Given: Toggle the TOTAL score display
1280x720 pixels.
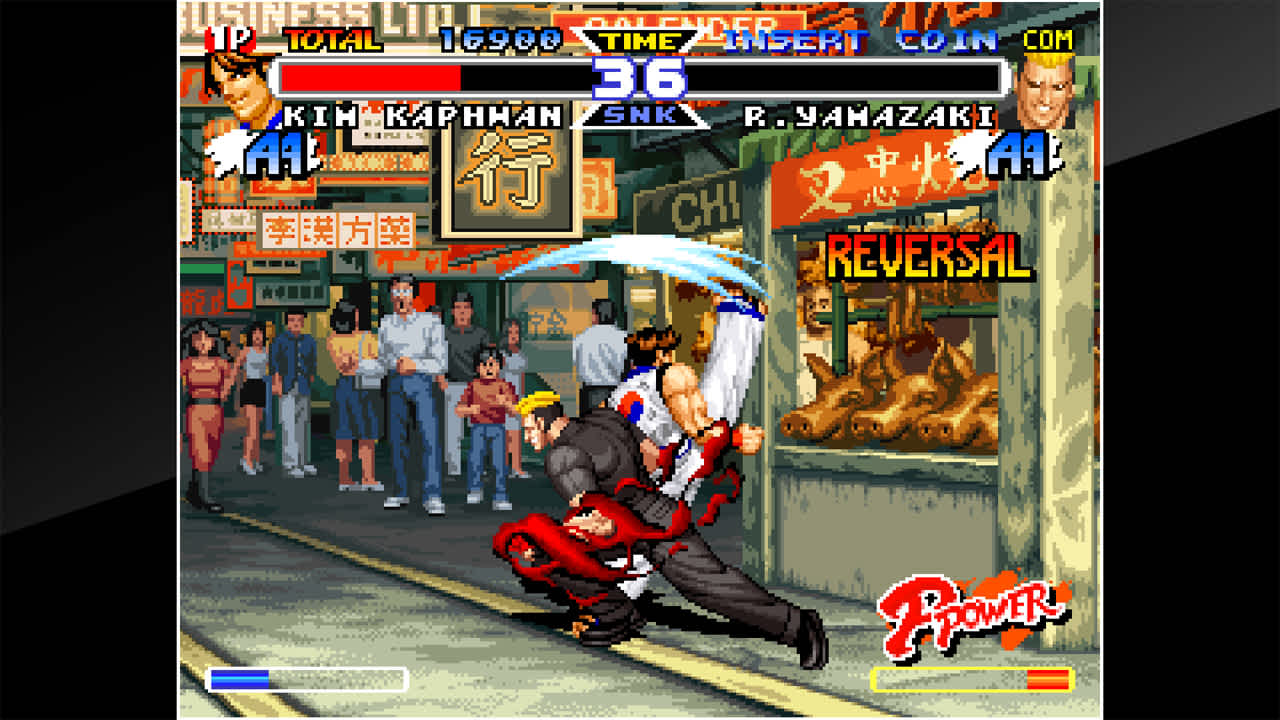Looking at the screenshot, I should (x=330, y=40).
